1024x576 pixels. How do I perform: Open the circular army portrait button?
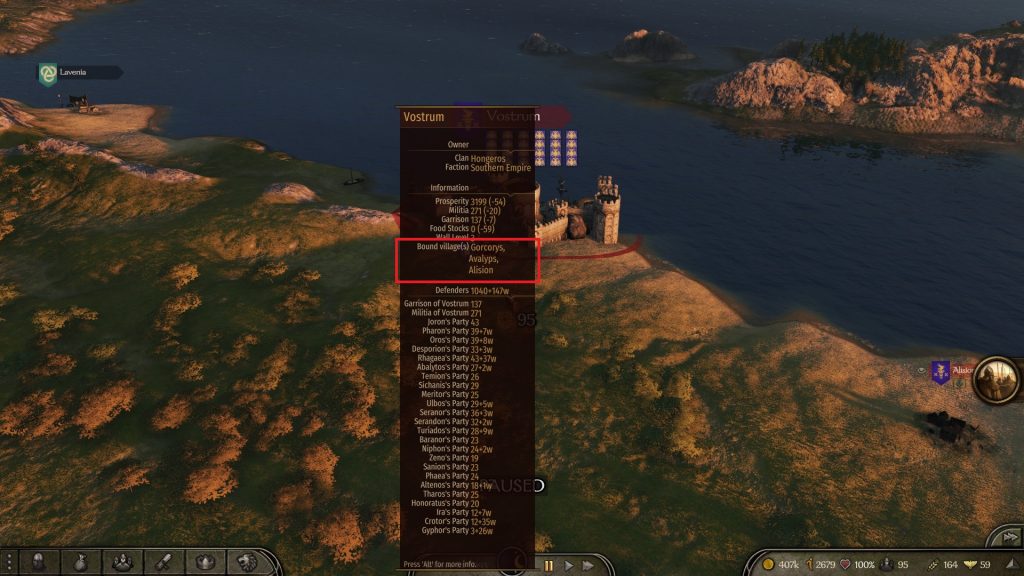click(996, 379)
